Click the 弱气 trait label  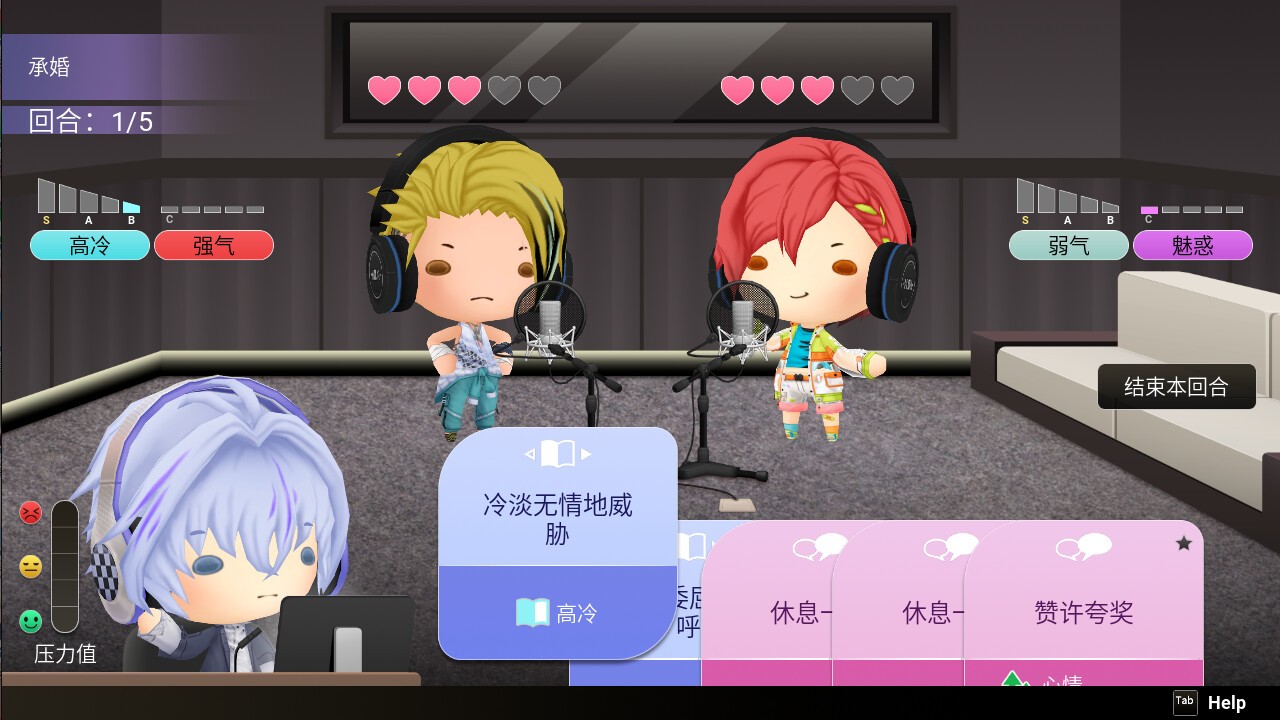click(1068, 245)
